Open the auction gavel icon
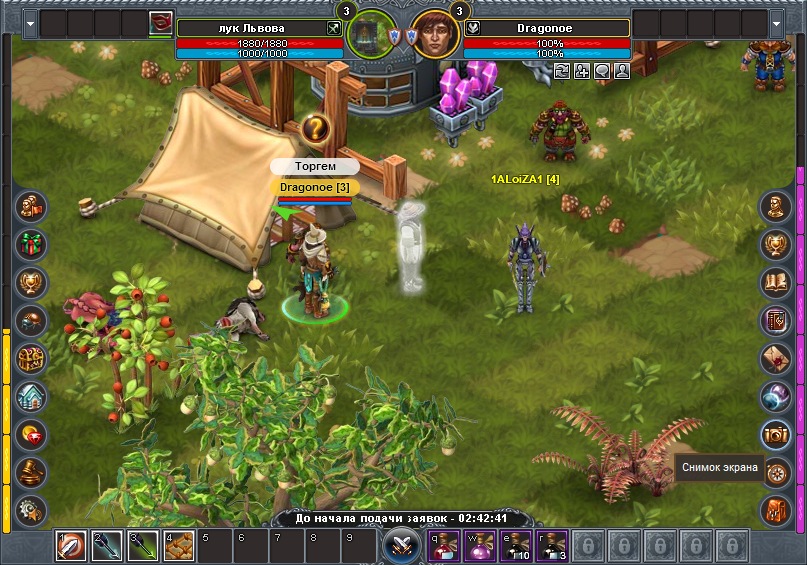Viewport: 807px width, 565px height. [x=32, y=472]
